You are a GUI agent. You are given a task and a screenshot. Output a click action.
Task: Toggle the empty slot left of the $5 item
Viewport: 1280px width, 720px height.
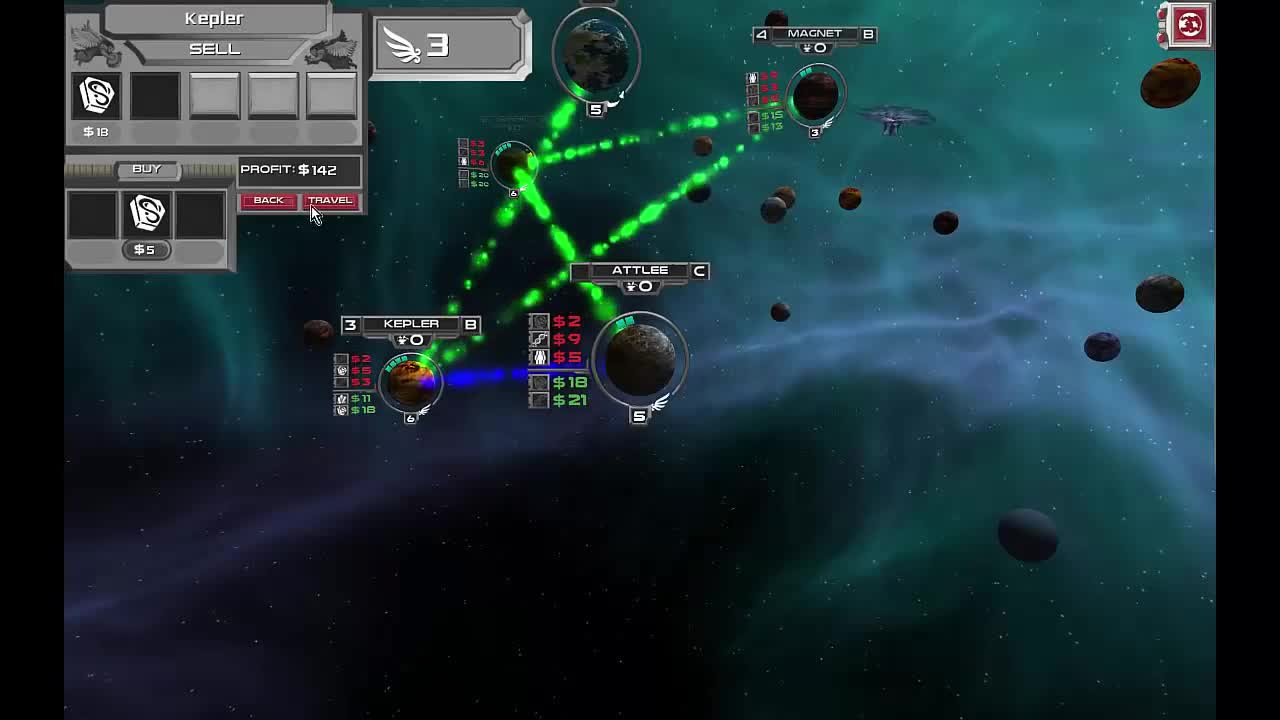(x=92, y=213)
